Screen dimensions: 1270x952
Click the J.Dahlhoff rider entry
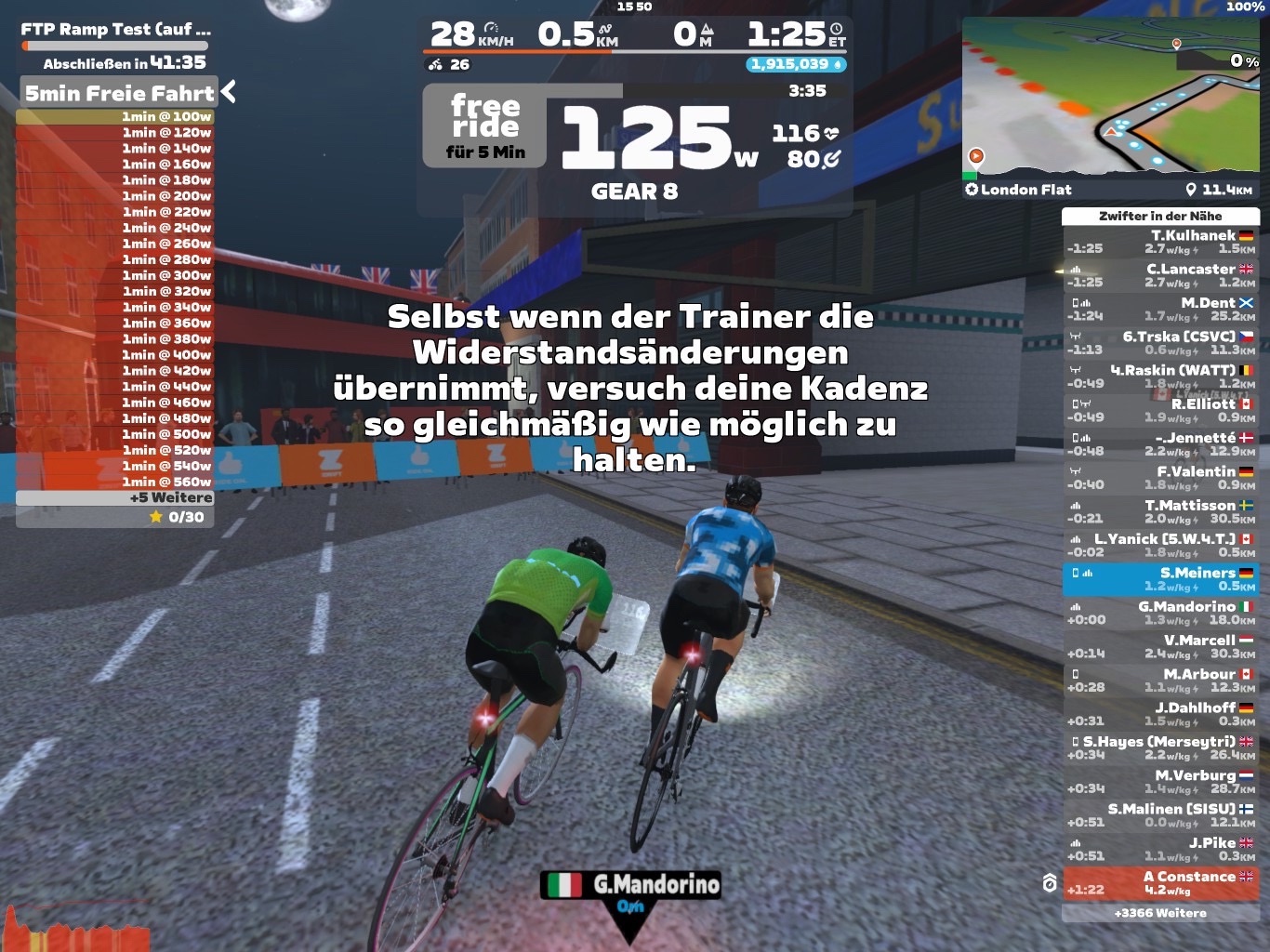coord(1160,714)
